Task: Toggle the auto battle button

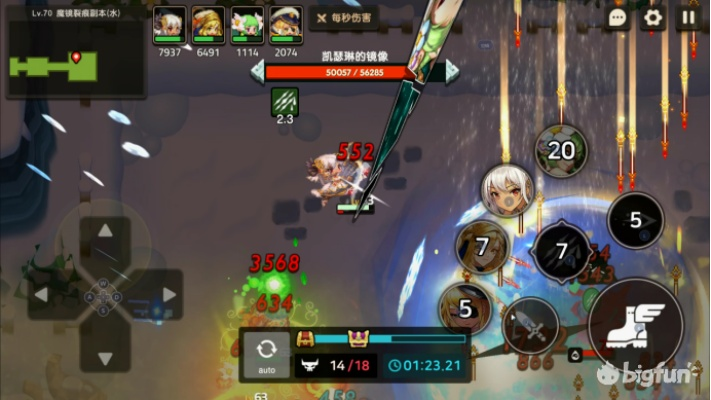Action: point(266,356)
